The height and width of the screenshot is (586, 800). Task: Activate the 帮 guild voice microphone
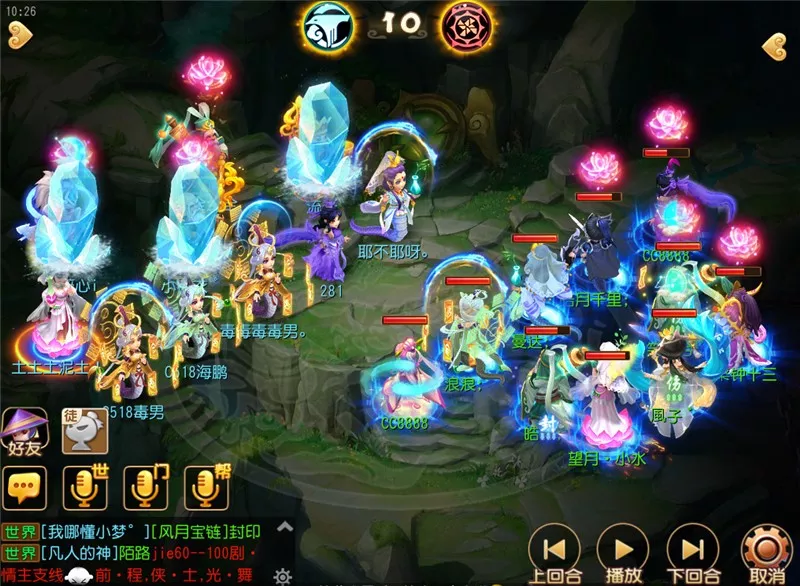click(x=206, y=487)
